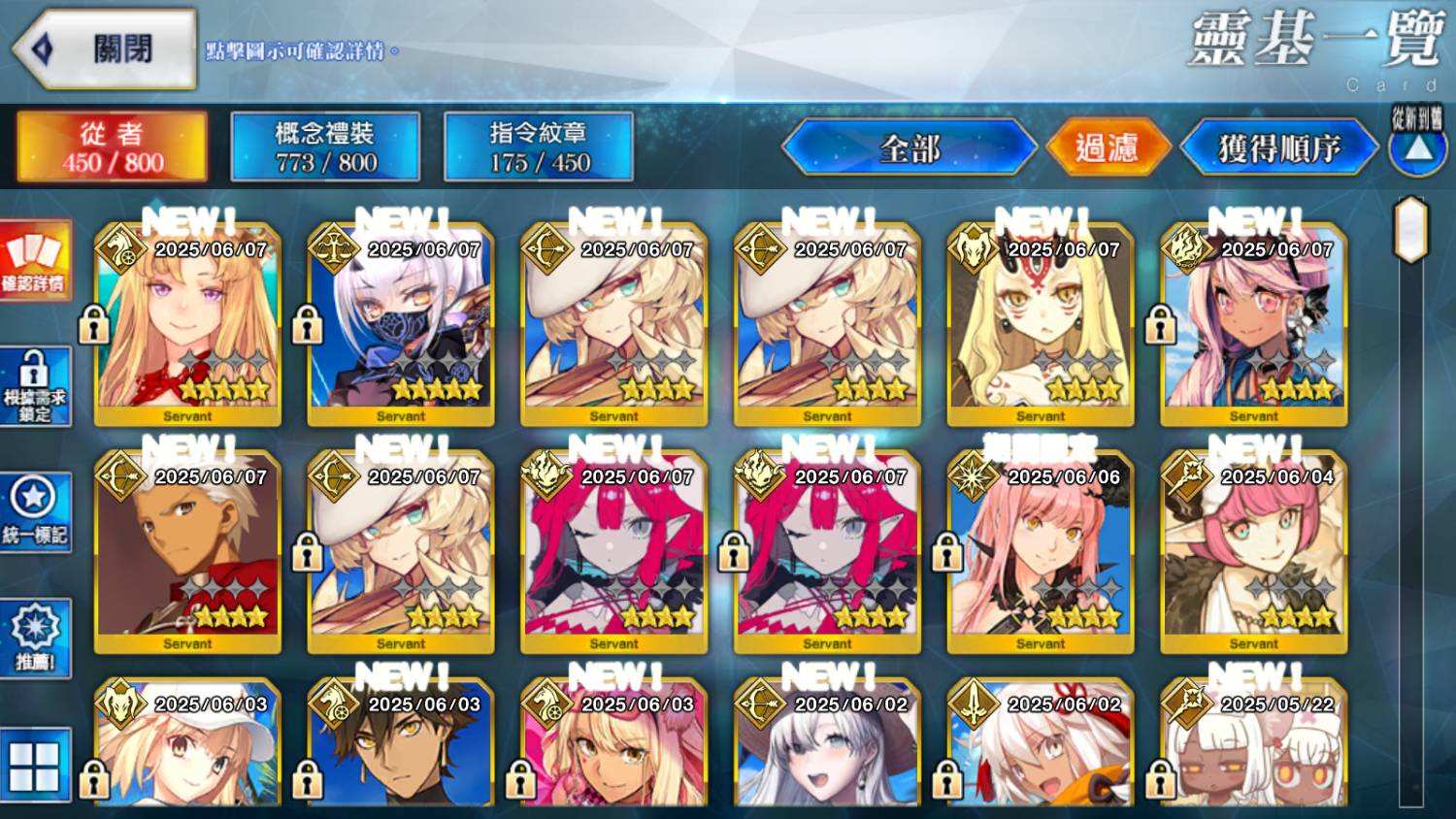The height and width of the screenshot is (819, 1456).
Task: Select the 全部 class filter button
Action: (910, 148)
